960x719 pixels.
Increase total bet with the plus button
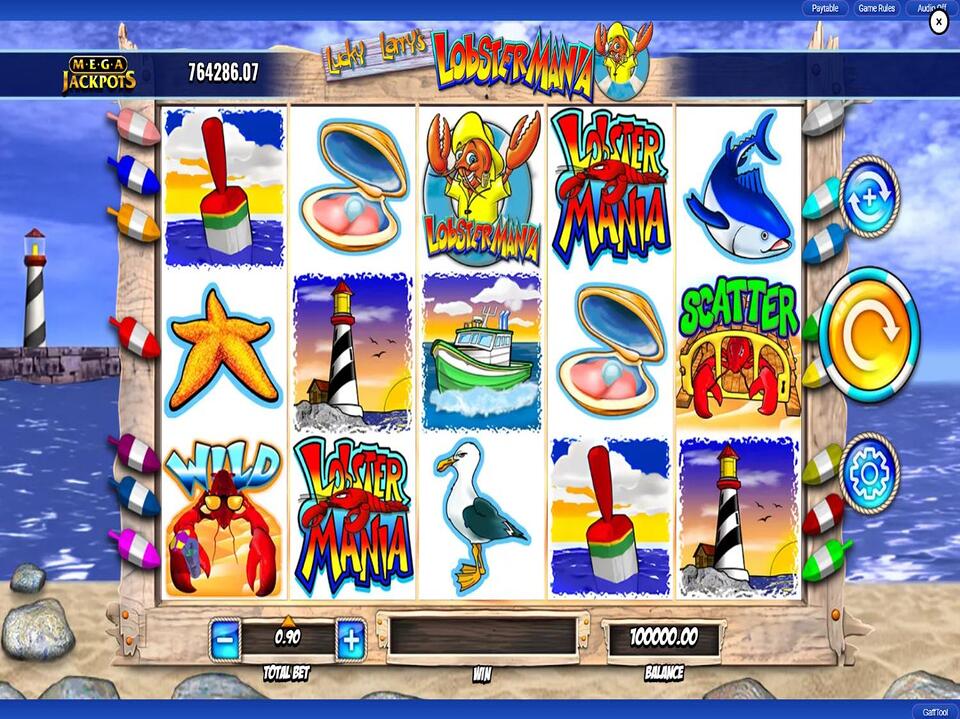(350, 638)
